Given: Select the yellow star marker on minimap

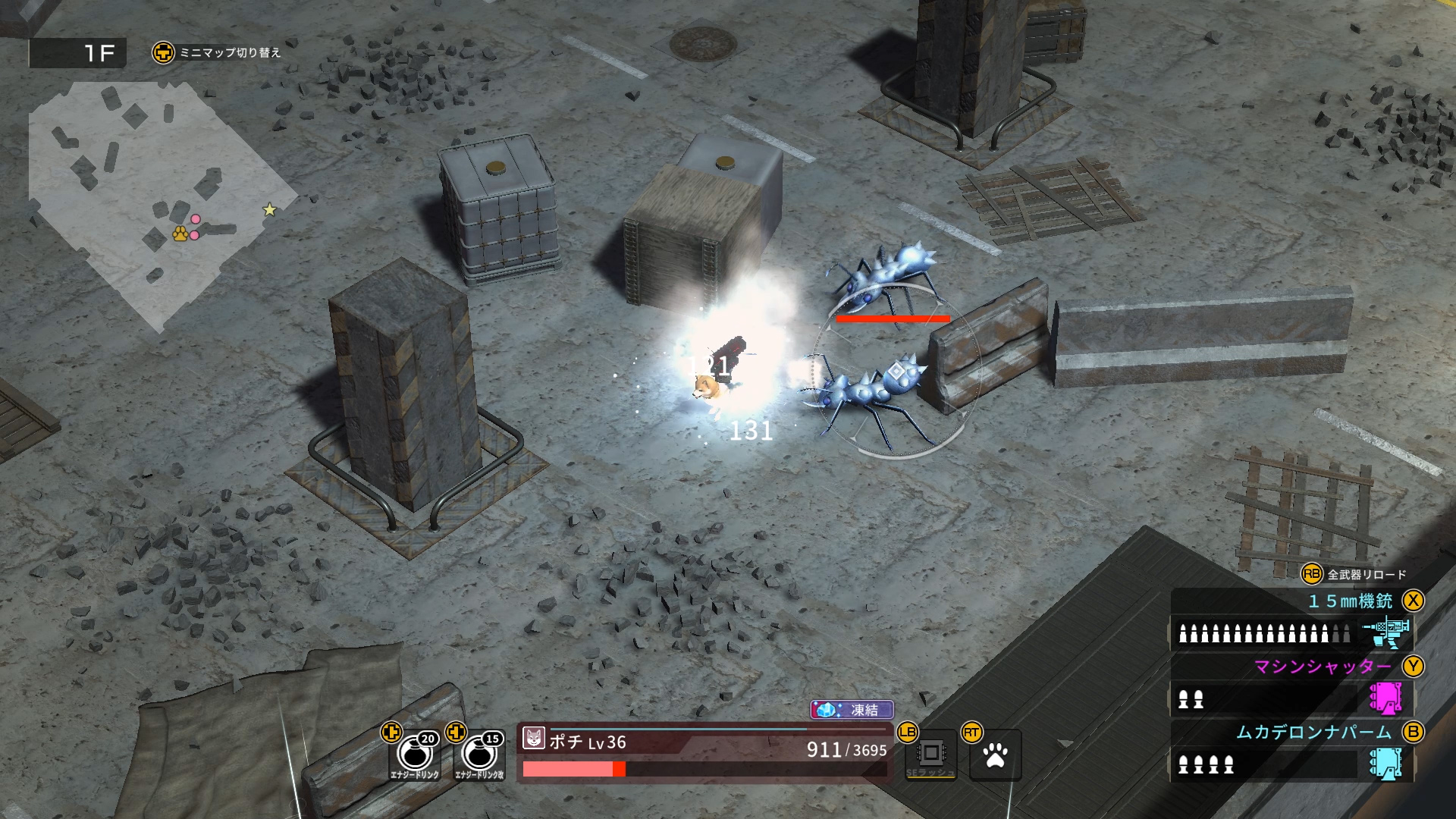Looking at the screenshot, I should pos(269,209).
